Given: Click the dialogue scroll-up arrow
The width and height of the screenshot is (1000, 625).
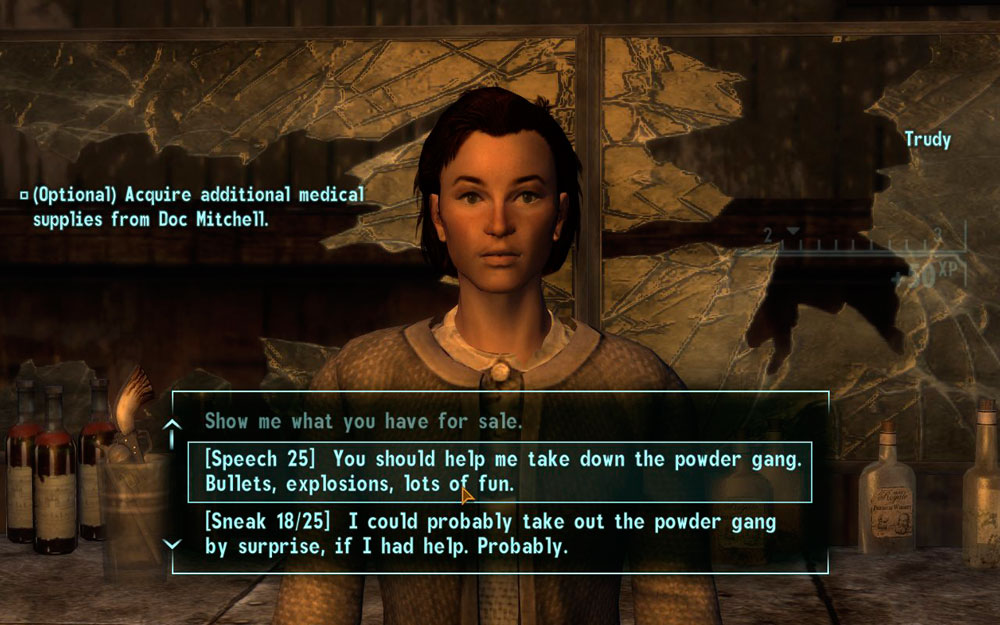Looking at the screenshot, I should click(x=172, y=429).
